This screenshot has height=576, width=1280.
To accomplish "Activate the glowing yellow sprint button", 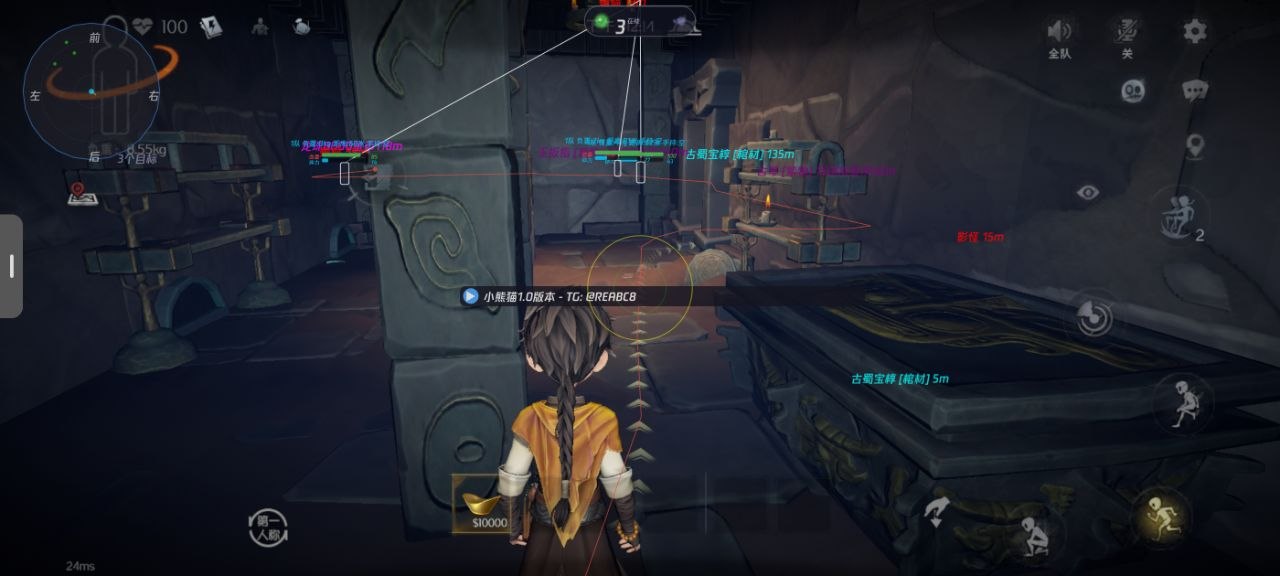I will (1159, 515).
